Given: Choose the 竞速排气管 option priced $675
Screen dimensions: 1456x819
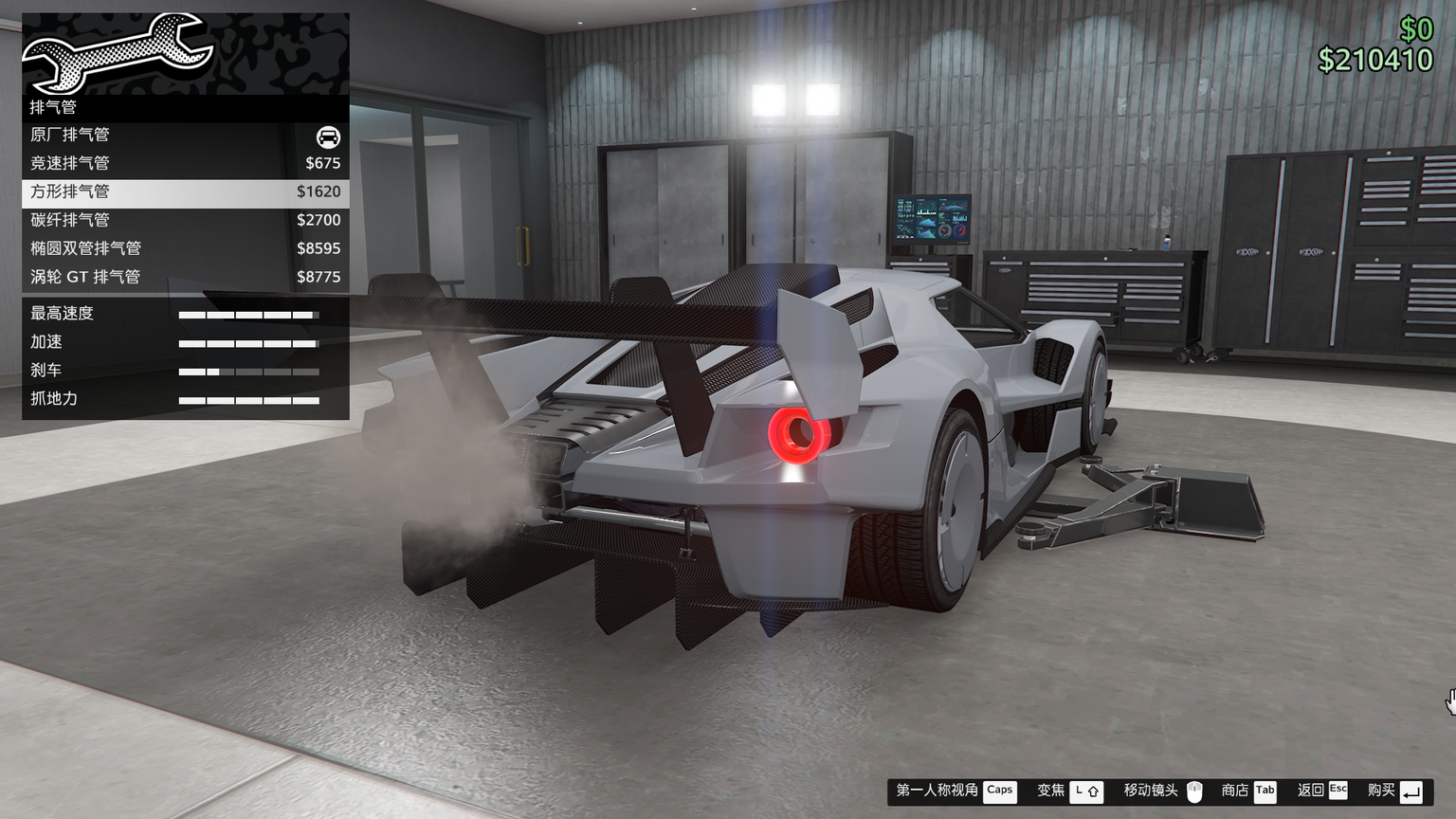Looking at the screenshot, I should pyautogui.click(x=185, y=164).
